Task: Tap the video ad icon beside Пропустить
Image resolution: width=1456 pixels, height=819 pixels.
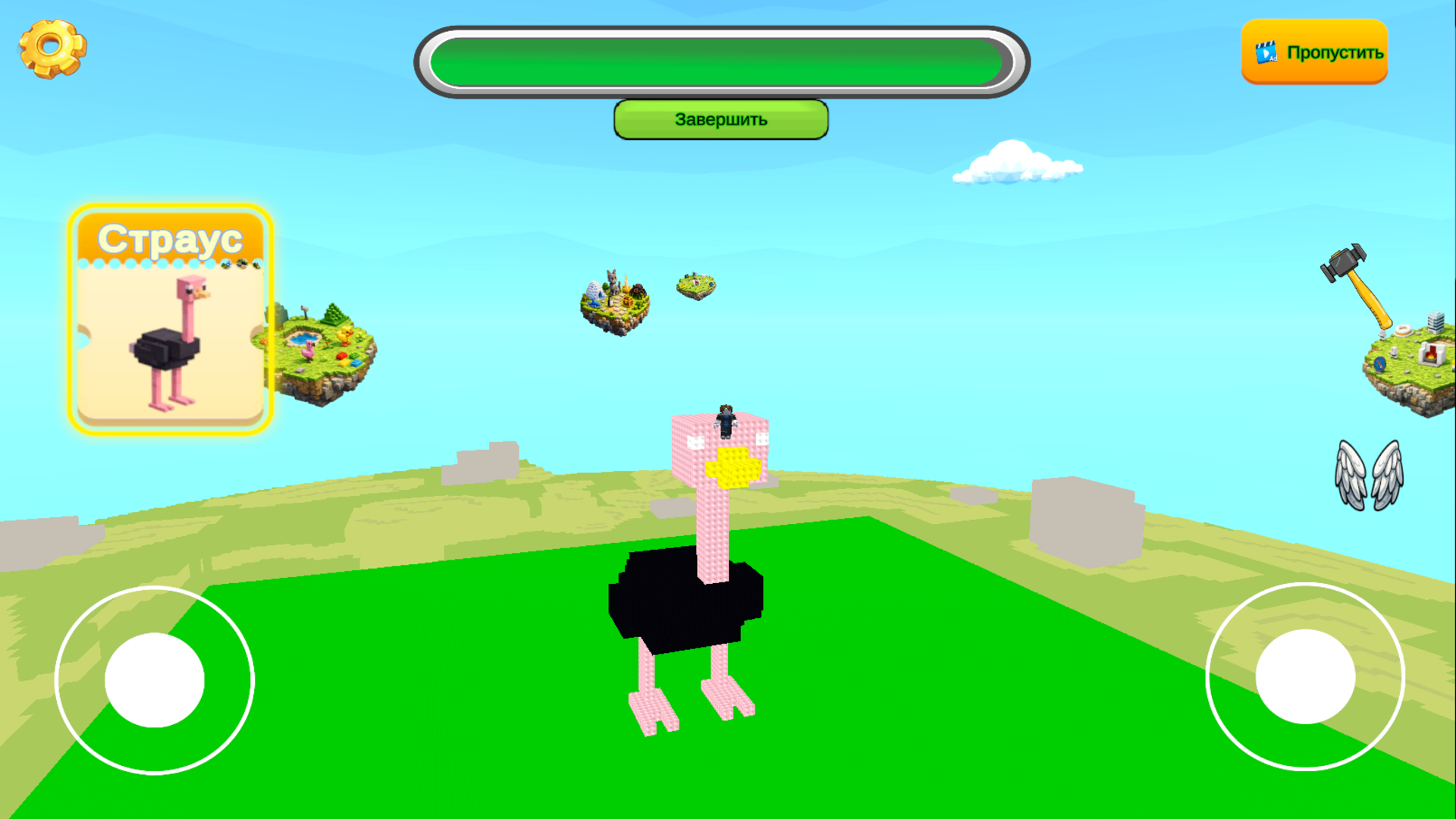Action: pos(1266,52)
